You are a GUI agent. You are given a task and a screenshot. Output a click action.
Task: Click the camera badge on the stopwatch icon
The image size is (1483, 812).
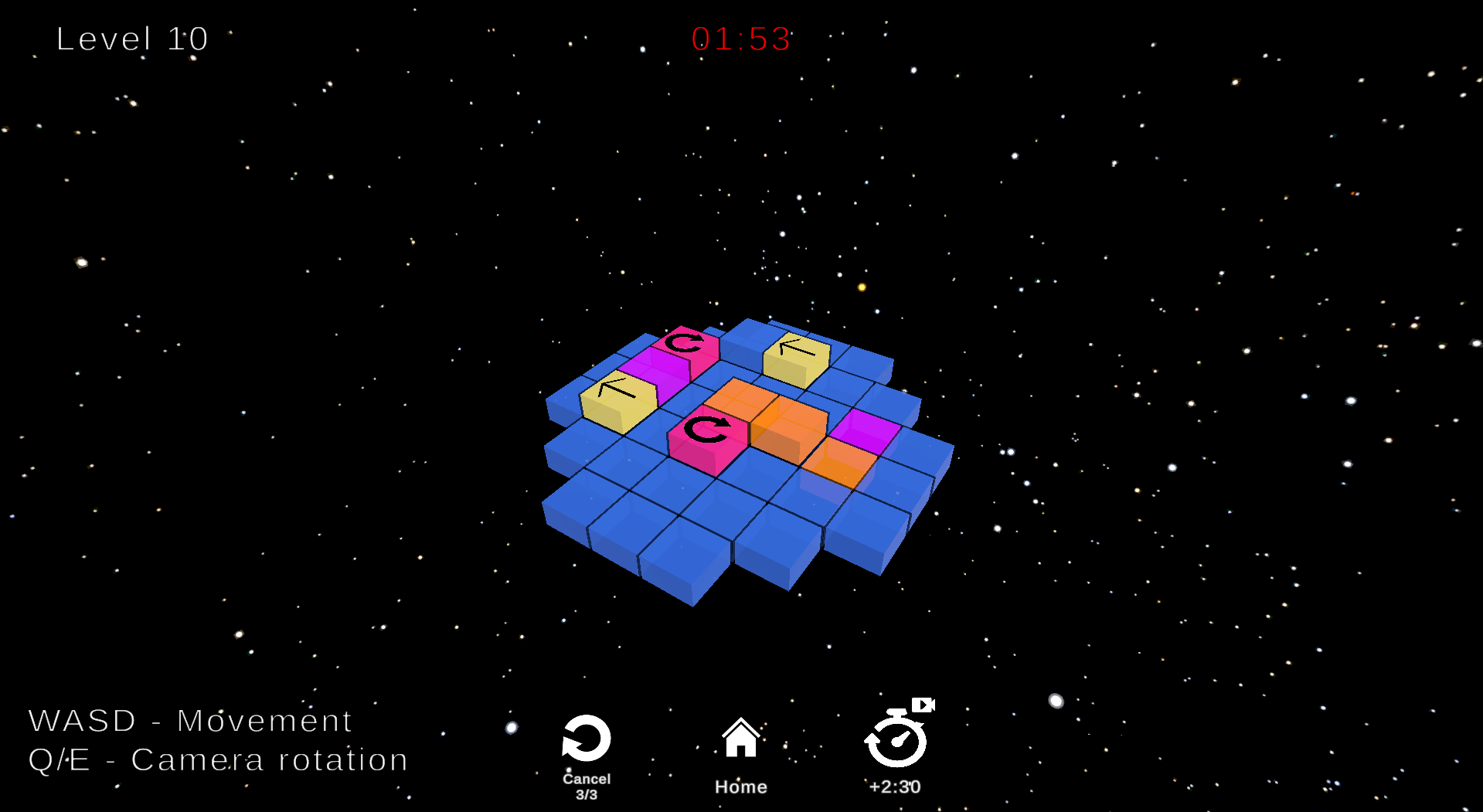[x=924, y=705]
